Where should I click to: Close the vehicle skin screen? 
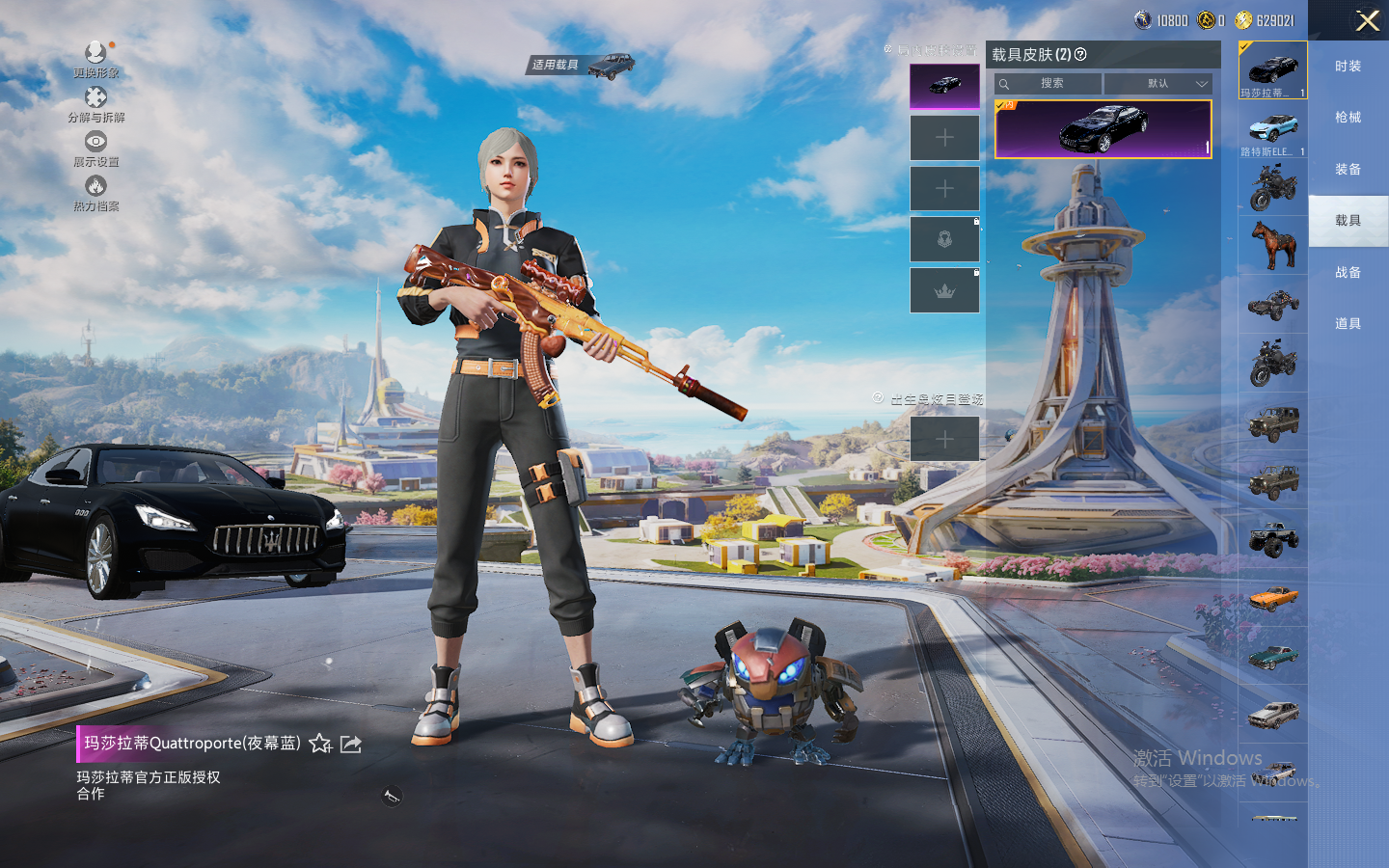point(1367,20)
